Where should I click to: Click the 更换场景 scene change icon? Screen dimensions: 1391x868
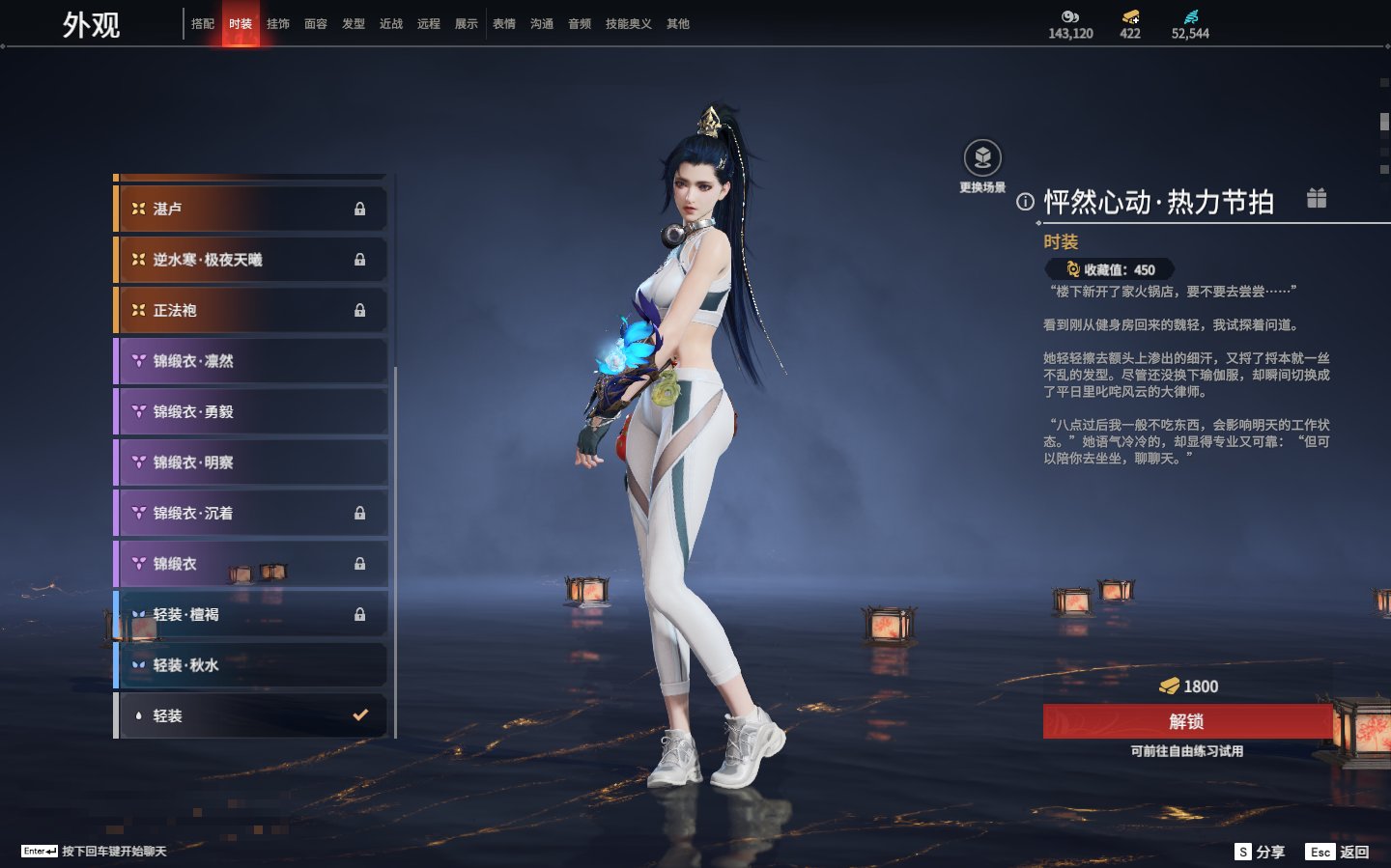tap(982, 158)
